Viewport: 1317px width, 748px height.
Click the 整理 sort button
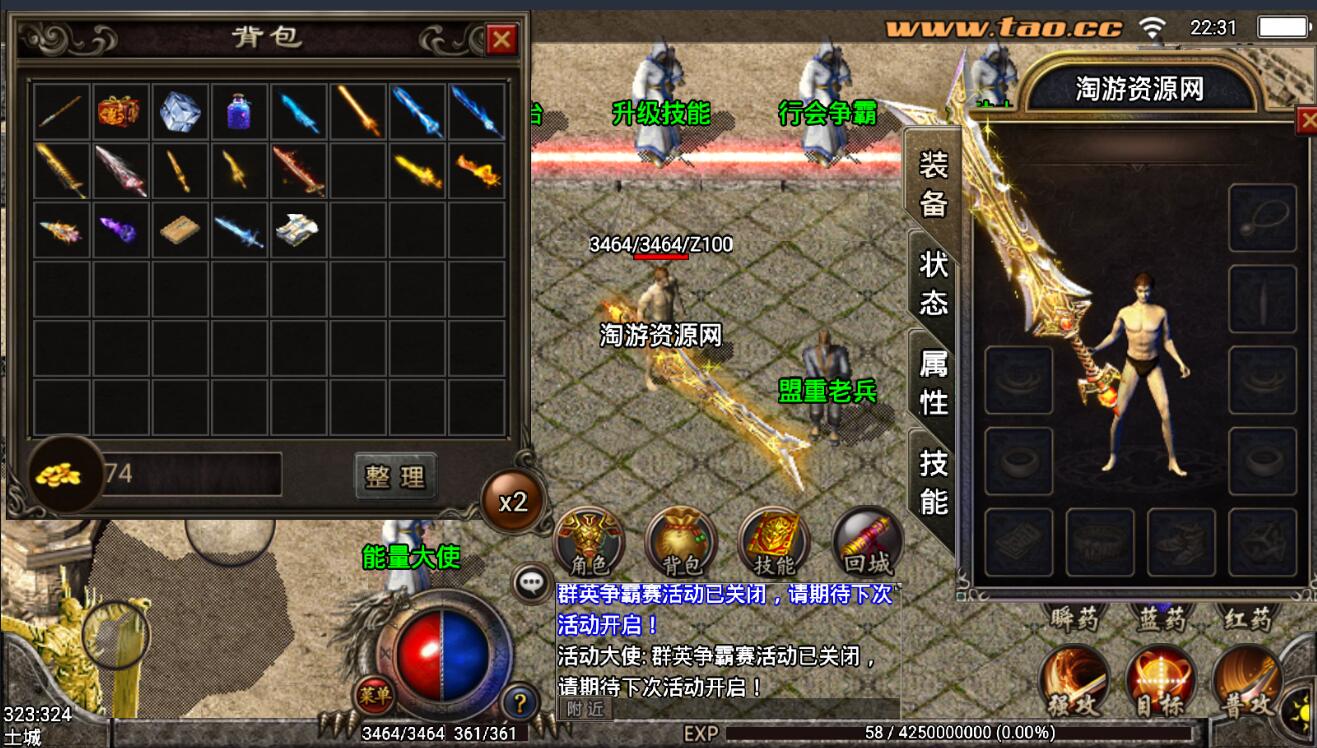tap(396, 476)
